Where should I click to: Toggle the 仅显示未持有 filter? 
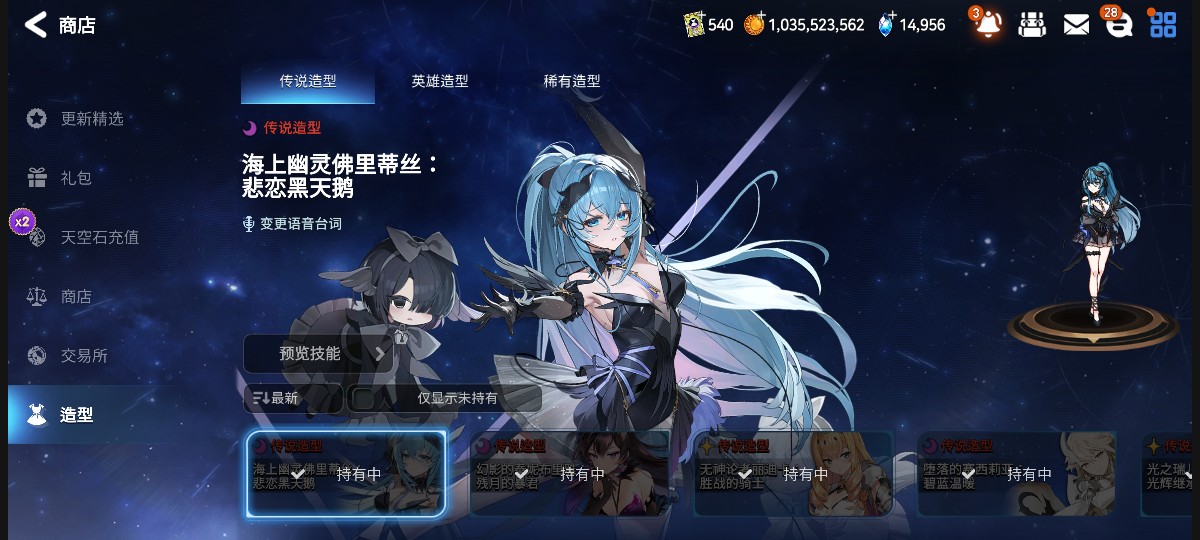point(446,398)
